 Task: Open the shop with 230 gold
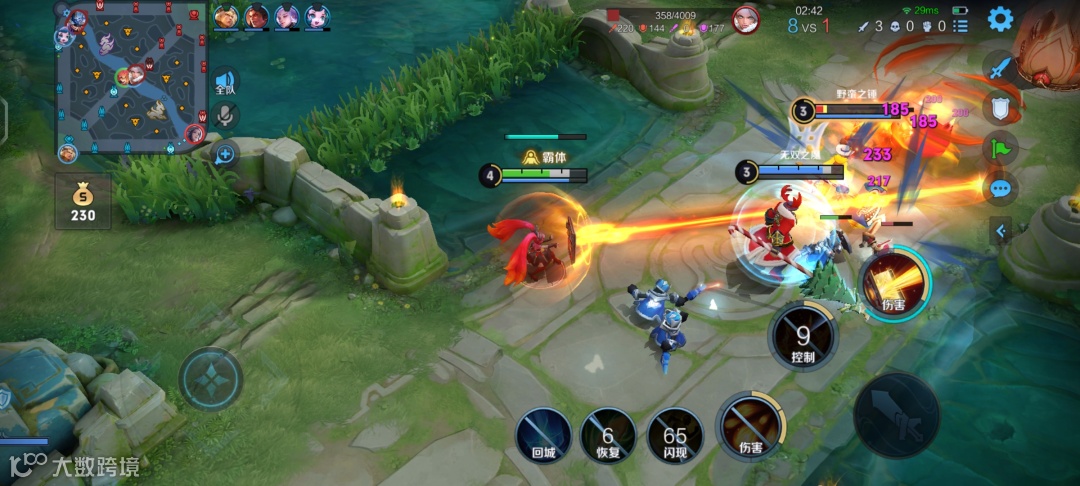tap(83, 200)
